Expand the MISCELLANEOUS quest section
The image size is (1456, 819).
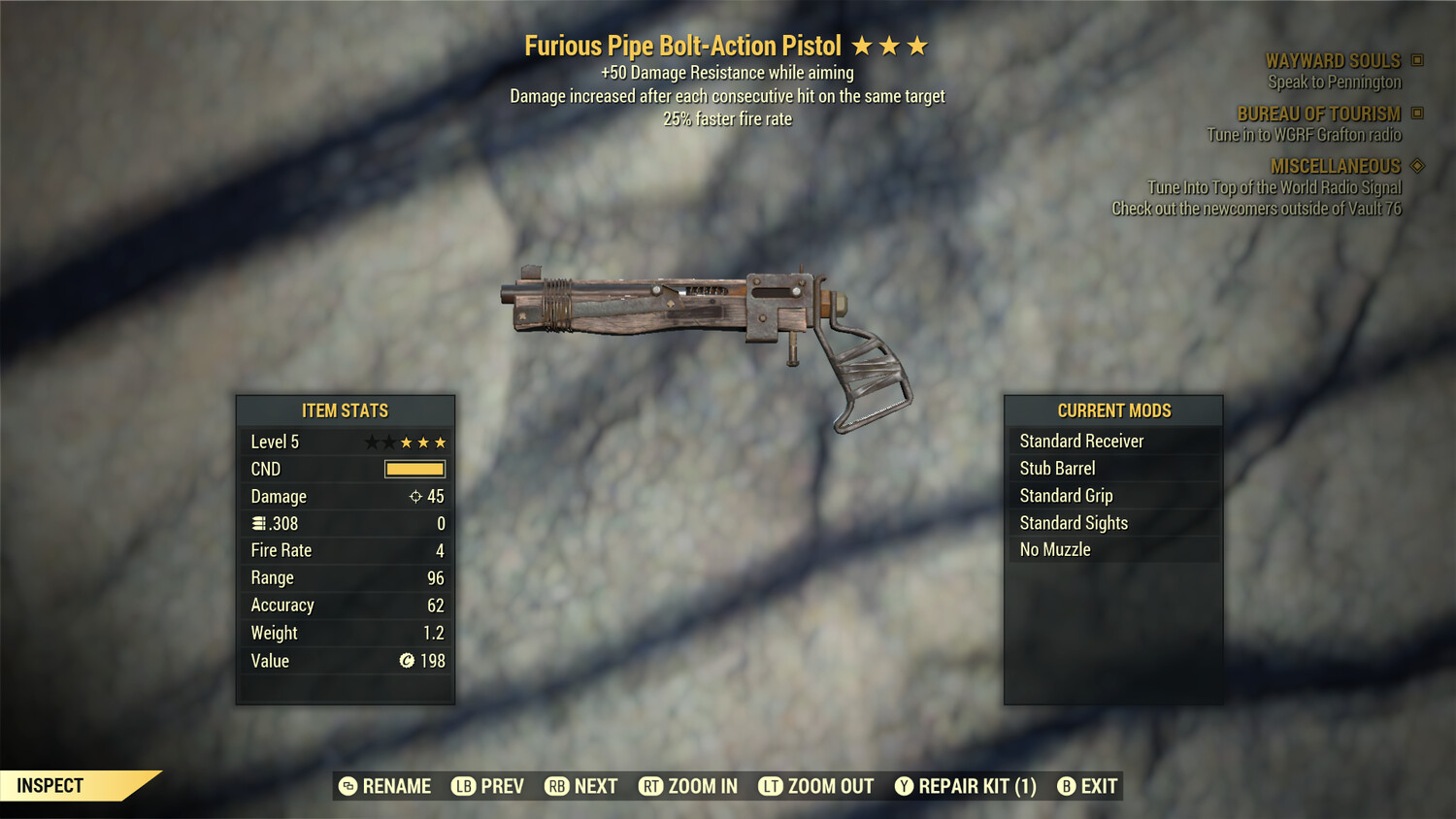click(x=1335, y=166)
